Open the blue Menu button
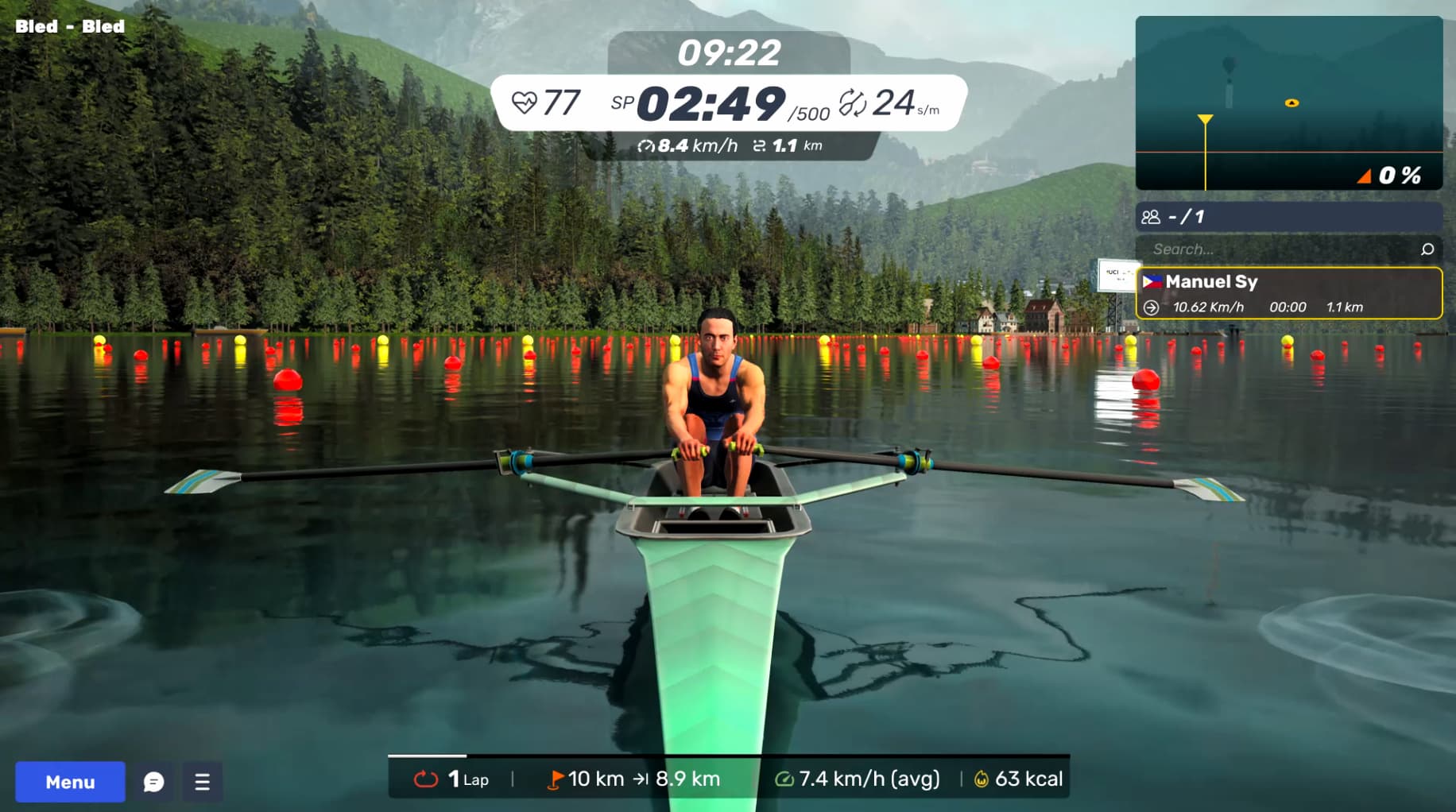The height and width of the screenshot is (812, 1456). pos(70,782)
